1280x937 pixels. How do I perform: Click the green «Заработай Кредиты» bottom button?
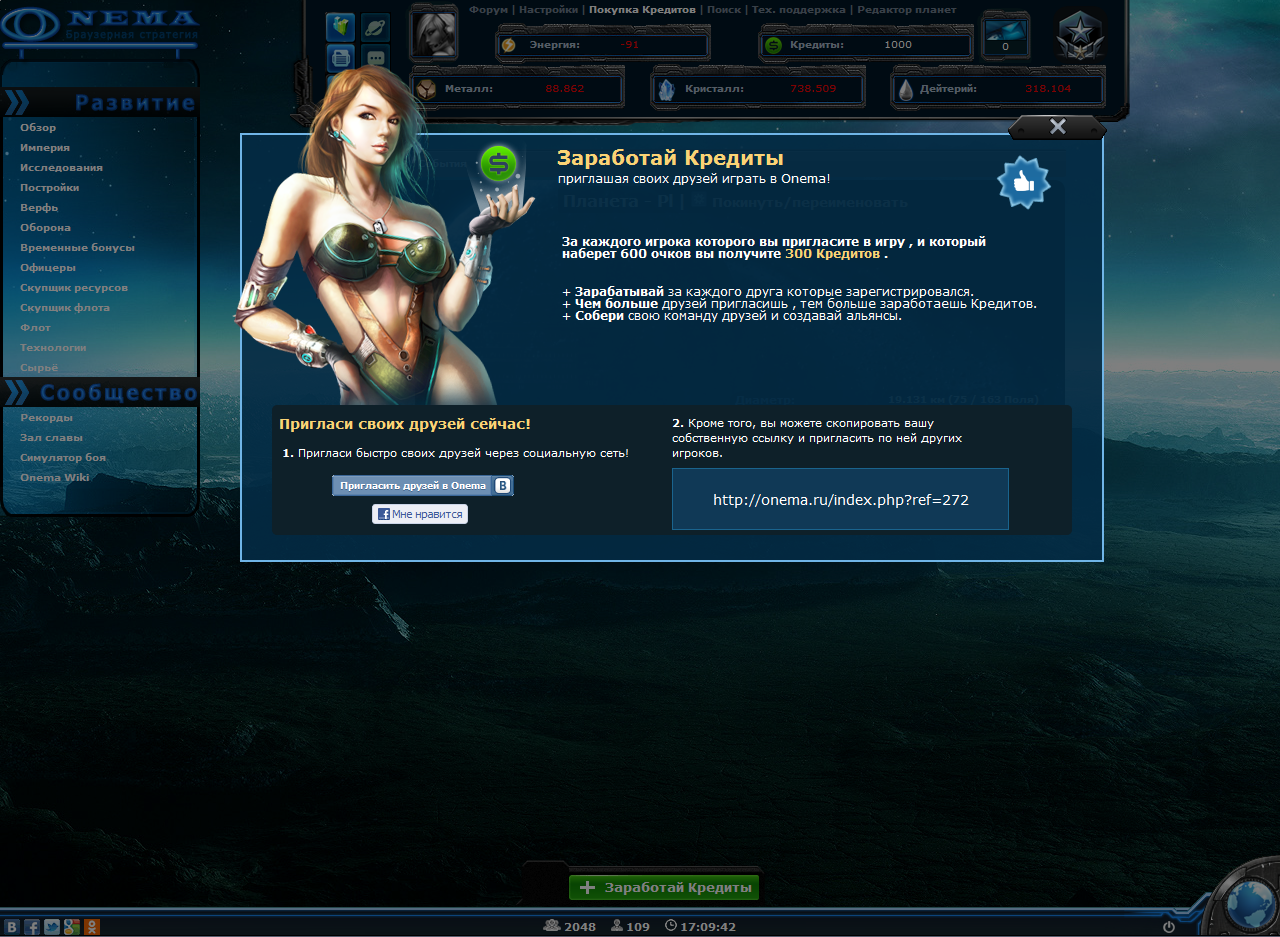point(665,888)
